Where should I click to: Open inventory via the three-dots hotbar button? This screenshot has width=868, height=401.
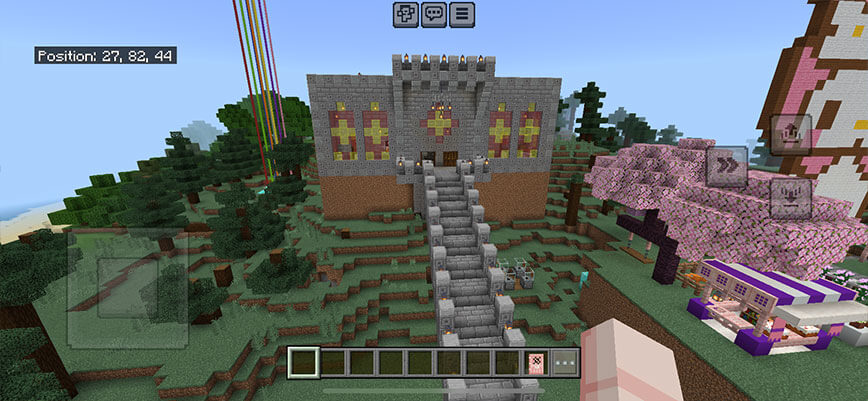coord(566,362)
